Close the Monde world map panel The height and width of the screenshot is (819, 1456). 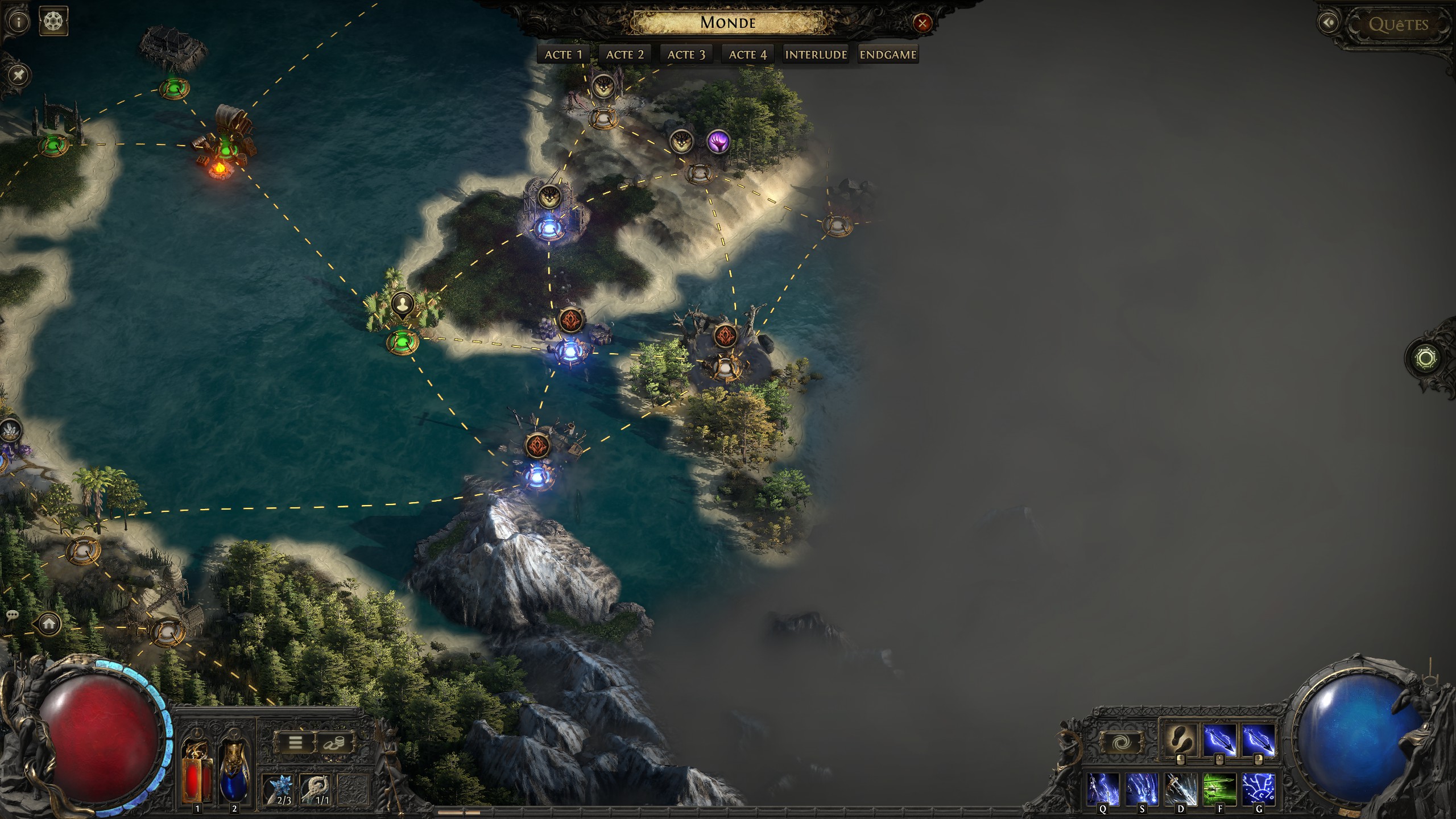(x=922, y=23)
